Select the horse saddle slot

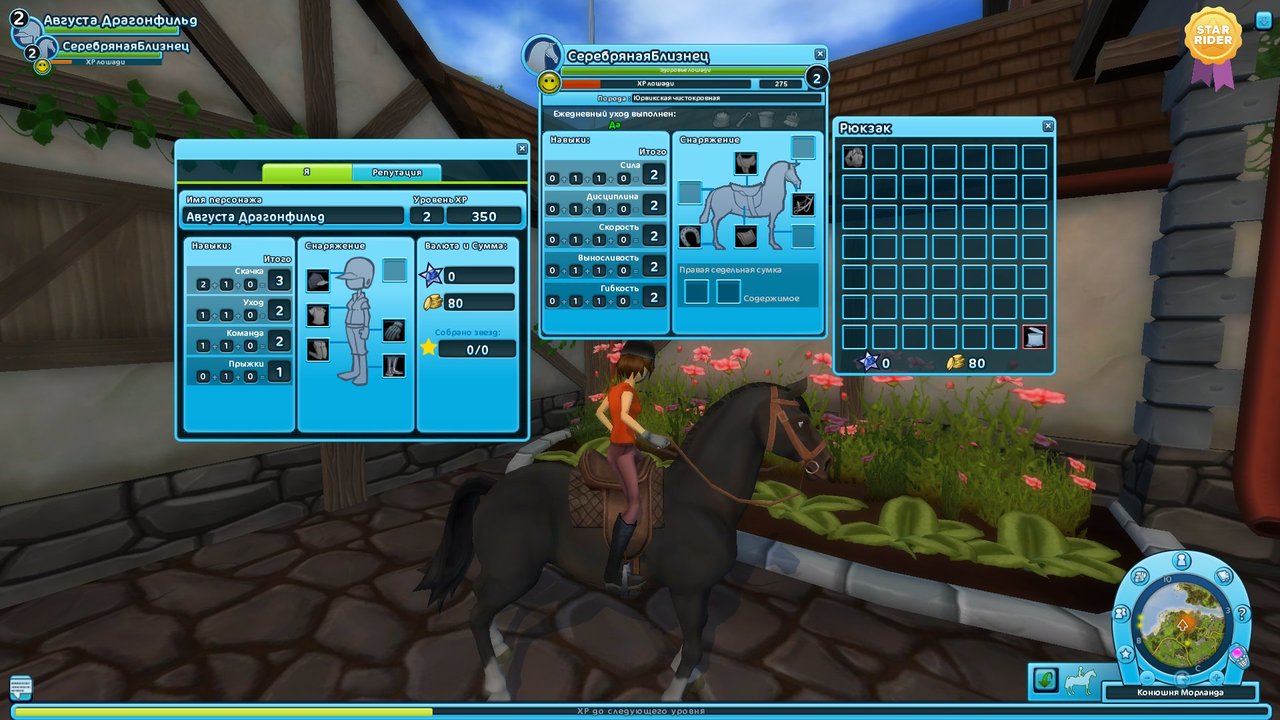pyautogui.click(x=745, y=163)
